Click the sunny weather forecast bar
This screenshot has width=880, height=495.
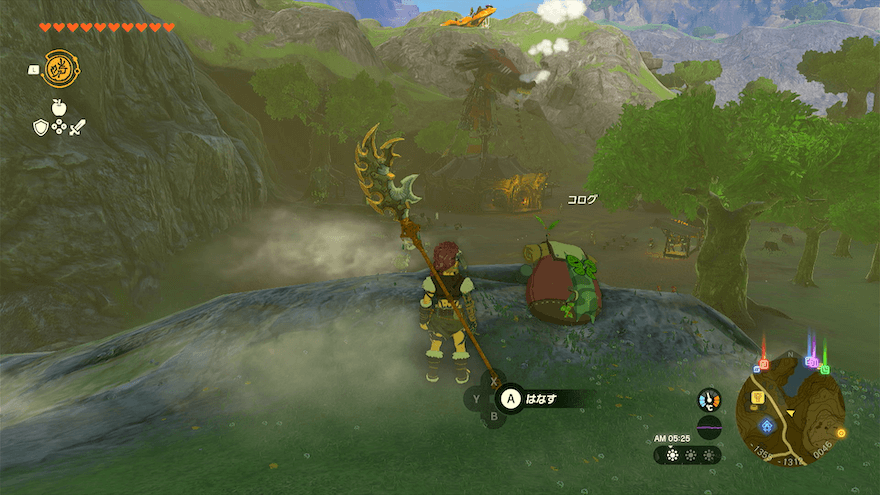tap(688, 455)
